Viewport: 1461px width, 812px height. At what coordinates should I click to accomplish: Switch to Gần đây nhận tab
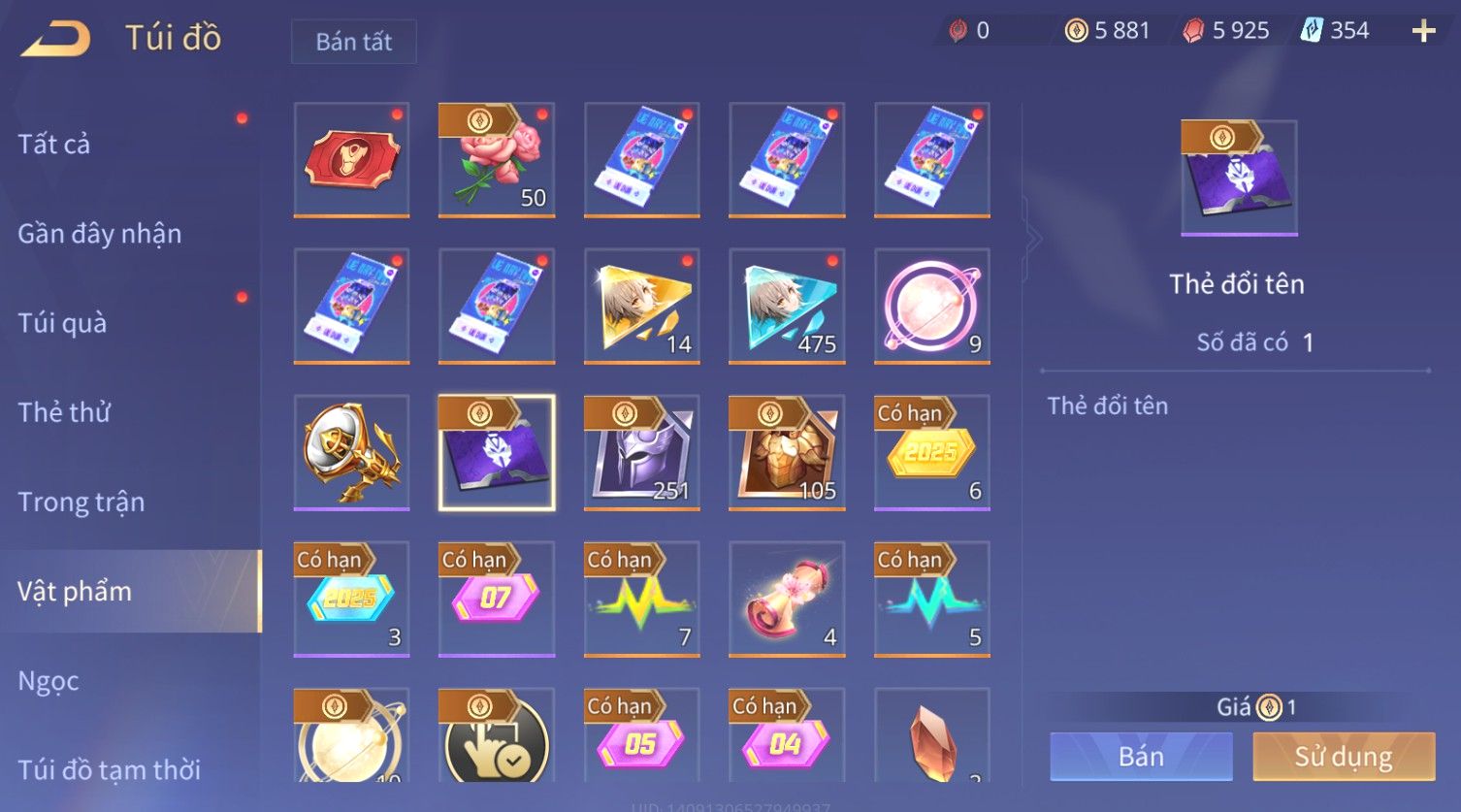pos(99,234)
